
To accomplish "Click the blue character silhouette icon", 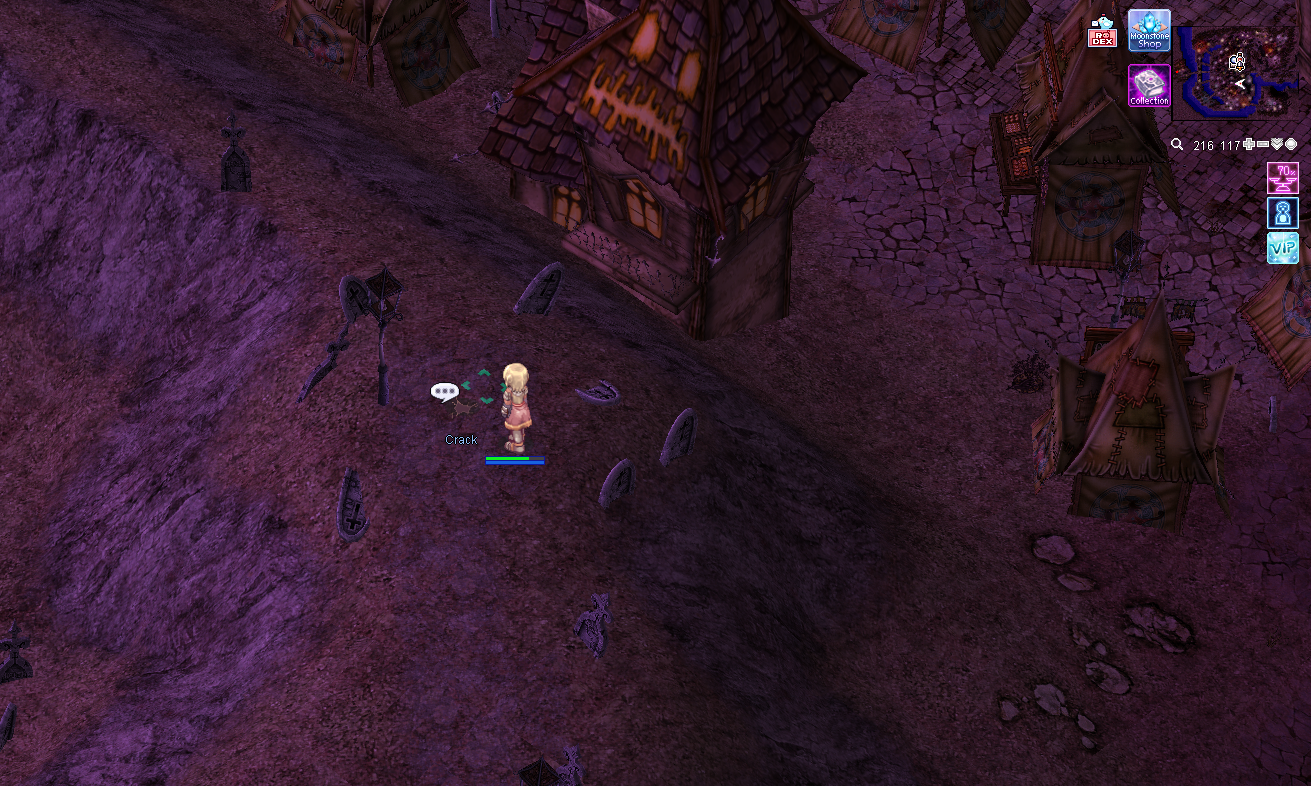I will point(1282,213).
